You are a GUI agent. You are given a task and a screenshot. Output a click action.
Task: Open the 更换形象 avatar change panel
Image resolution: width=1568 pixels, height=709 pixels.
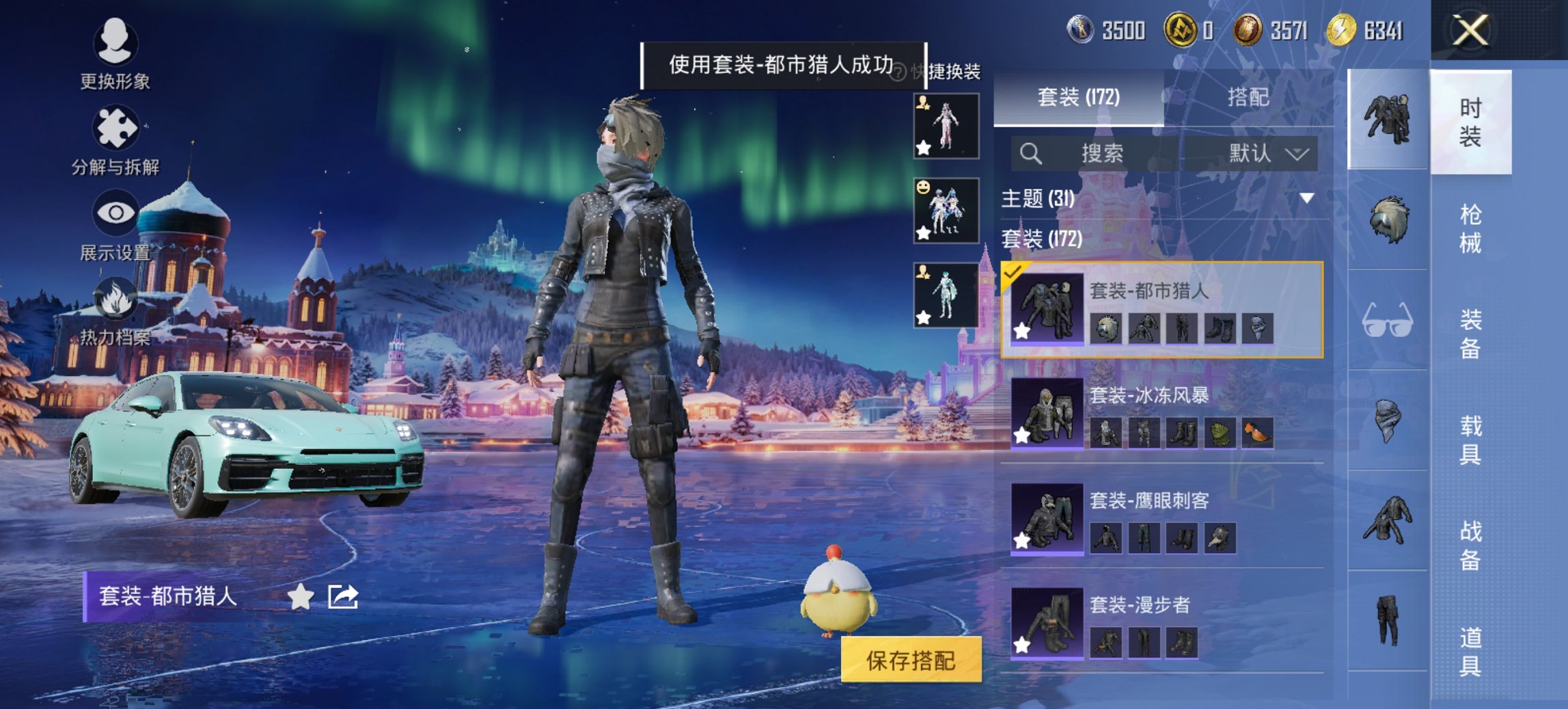coord(116,51)
